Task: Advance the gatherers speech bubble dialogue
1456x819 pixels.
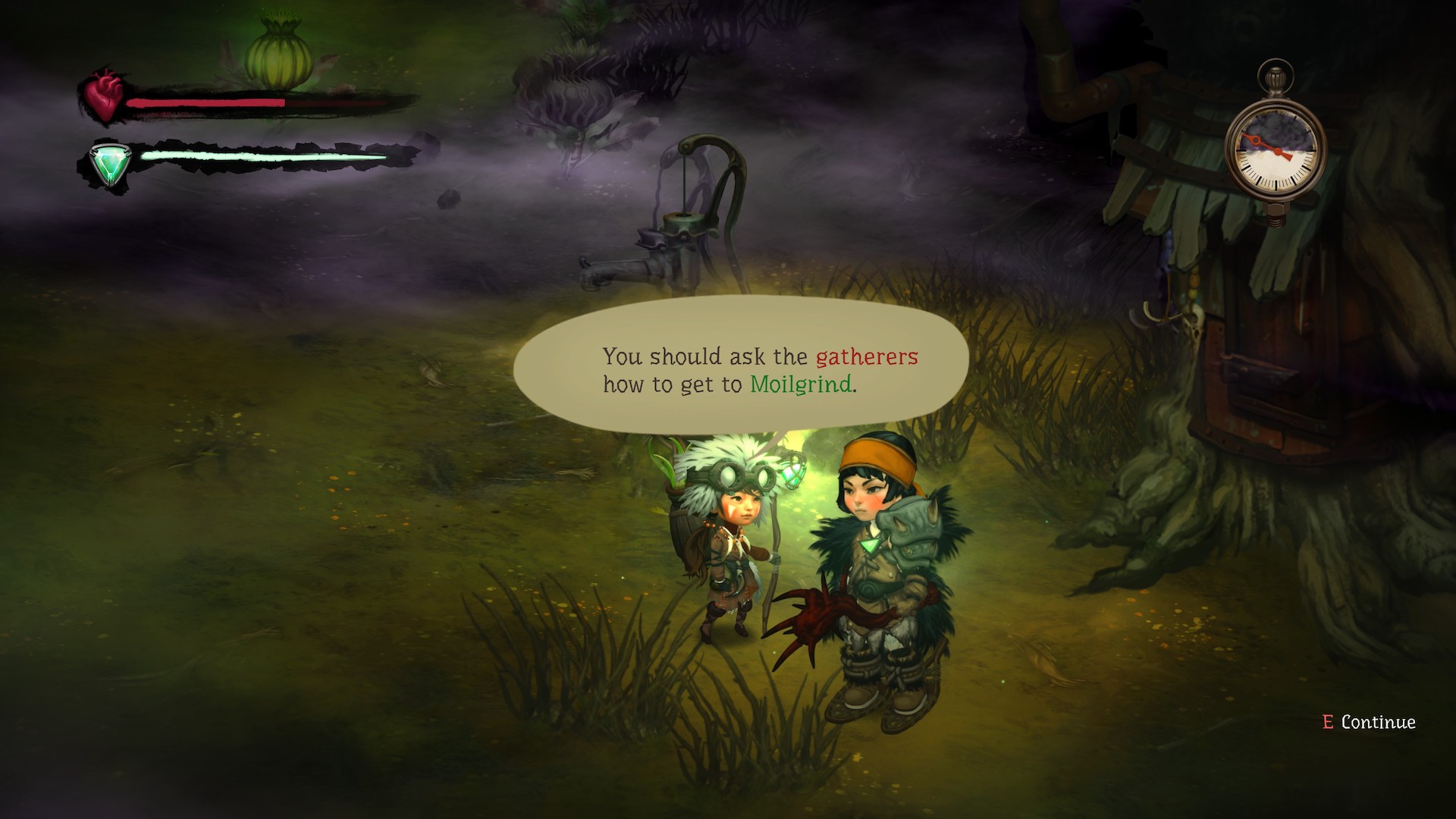Action: pyautogui.click(x=740, y=369)
